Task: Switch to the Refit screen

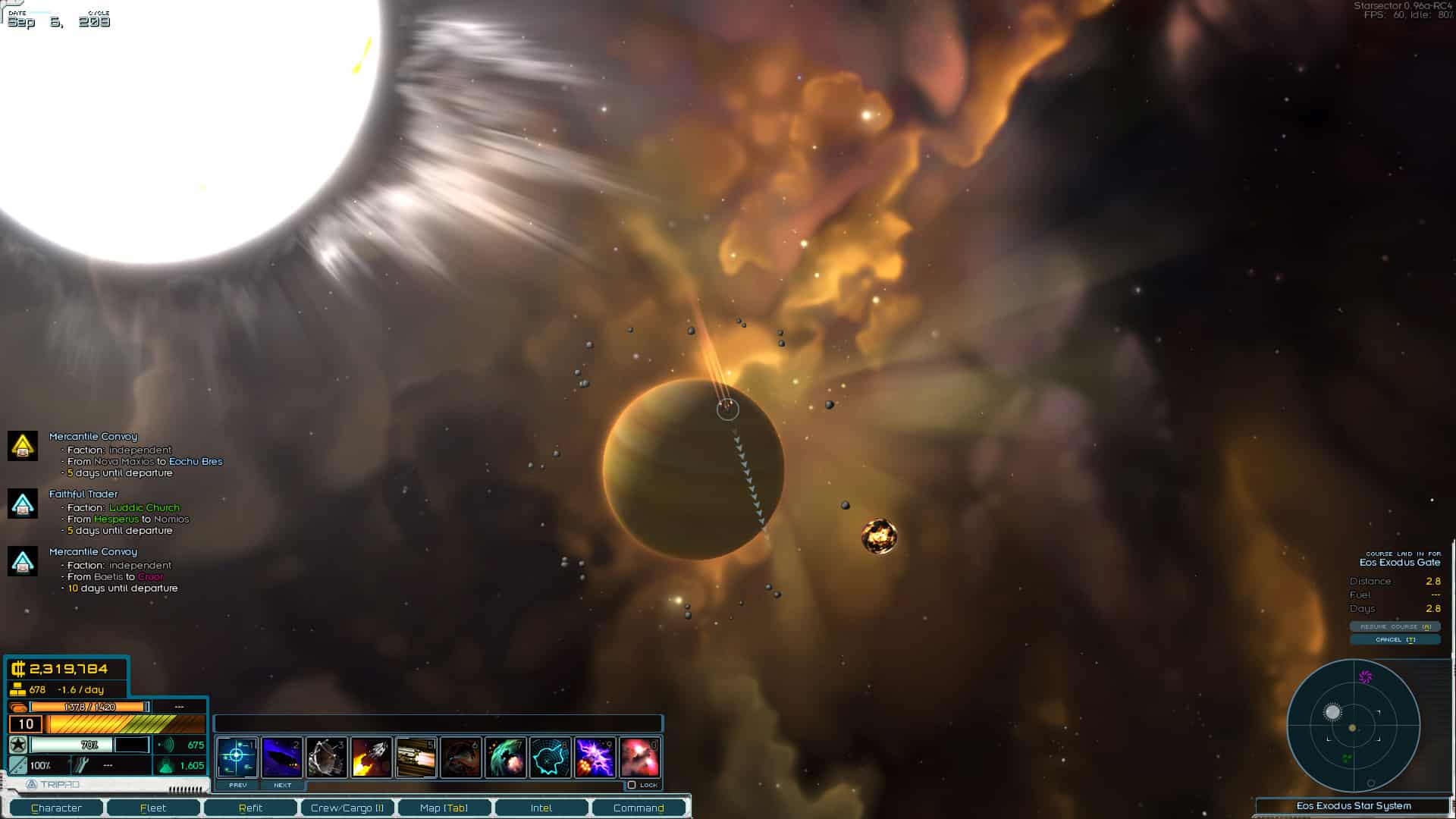Action: pos(250,808)
